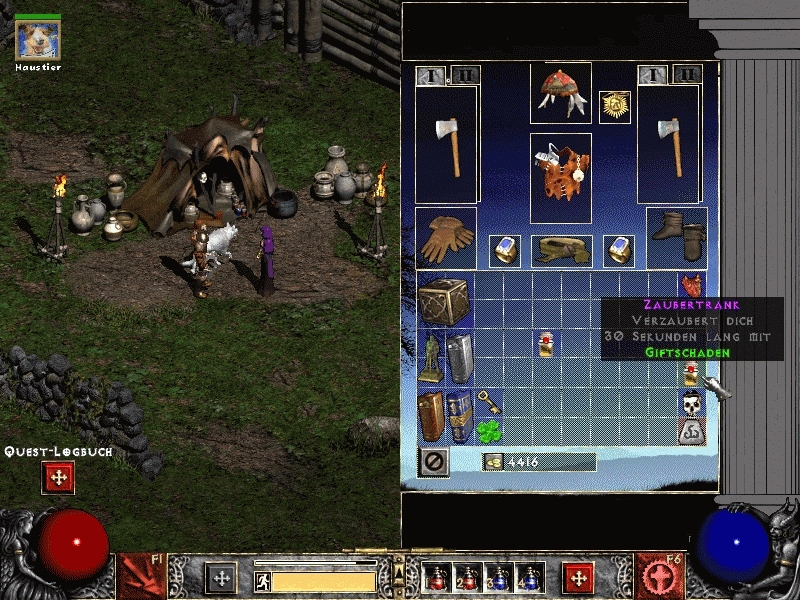800x600 pixels.
Task: Close the inventory with the circle-slash button
Action: pyautogui.click(x=433, y=461)
